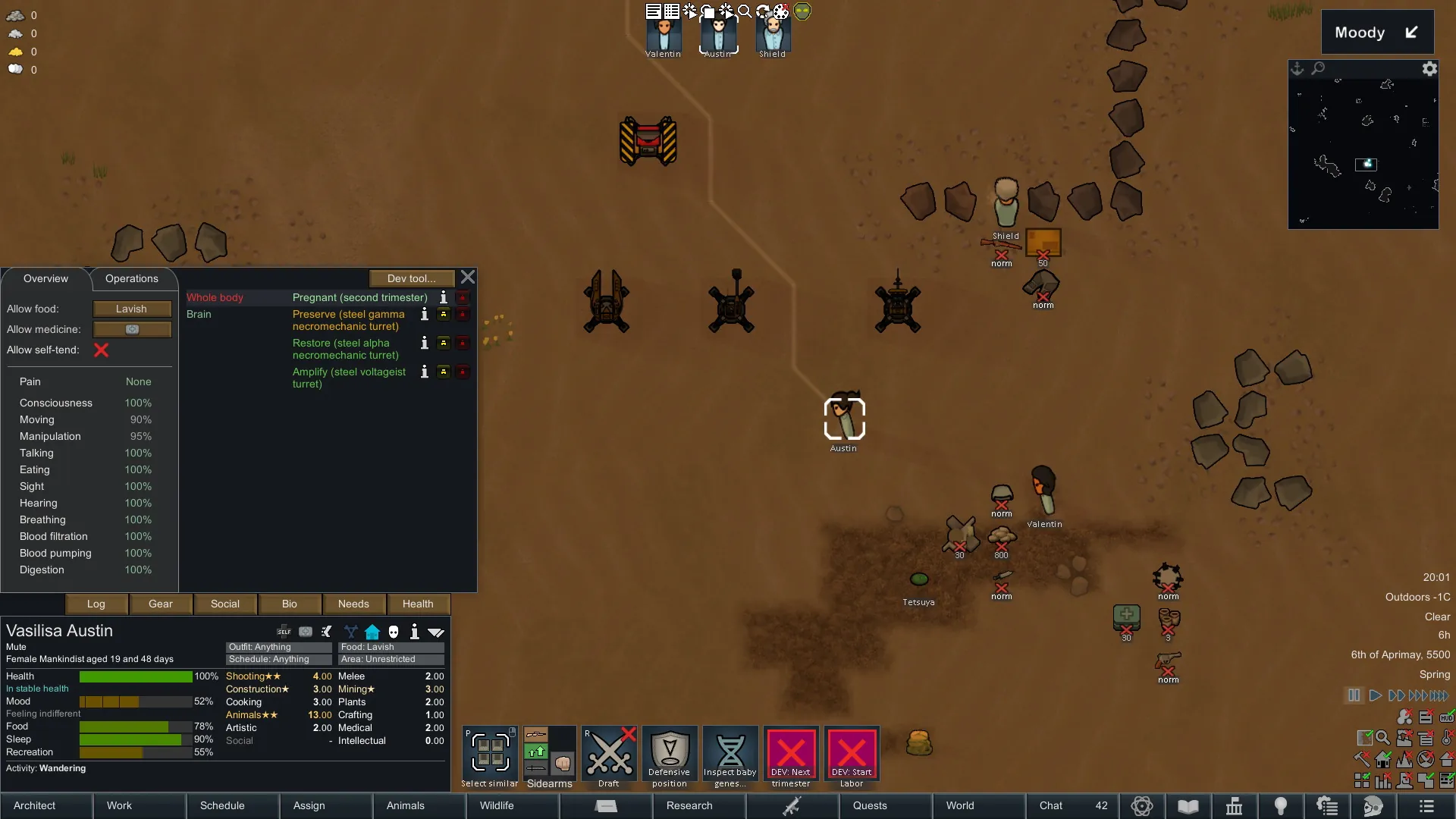Select Valentin's portrait in the colonist bar
The width and height of the screenshot is (1456, 819).
[664, 34]
